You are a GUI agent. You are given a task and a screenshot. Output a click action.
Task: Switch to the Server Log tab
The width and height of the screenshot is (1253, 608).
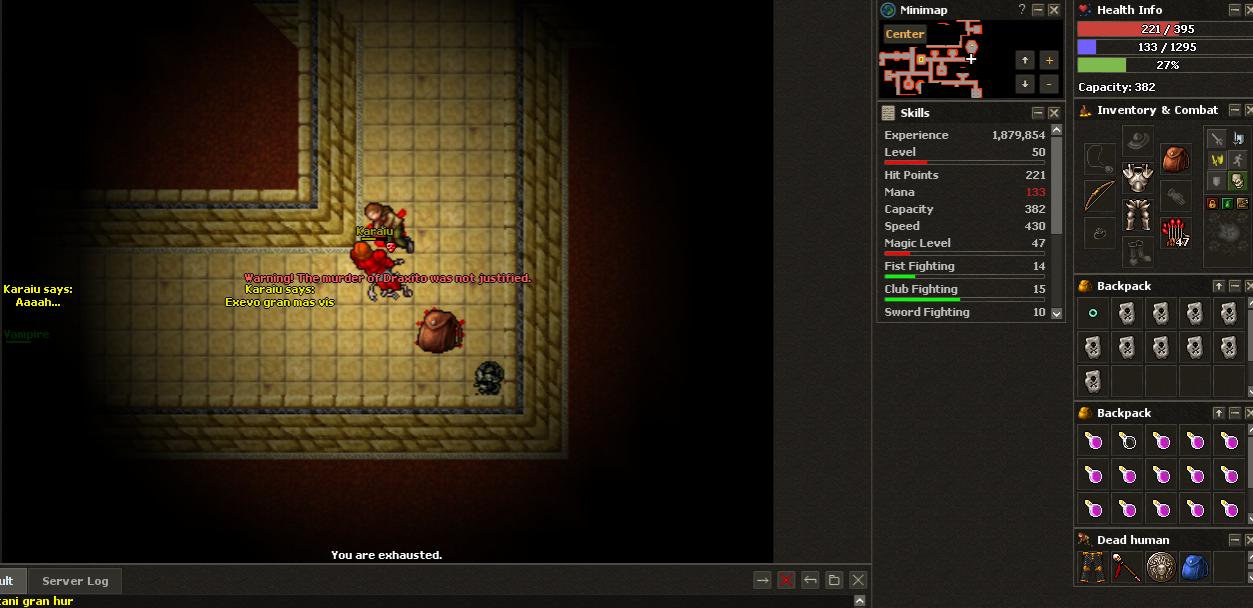(75, 581)
